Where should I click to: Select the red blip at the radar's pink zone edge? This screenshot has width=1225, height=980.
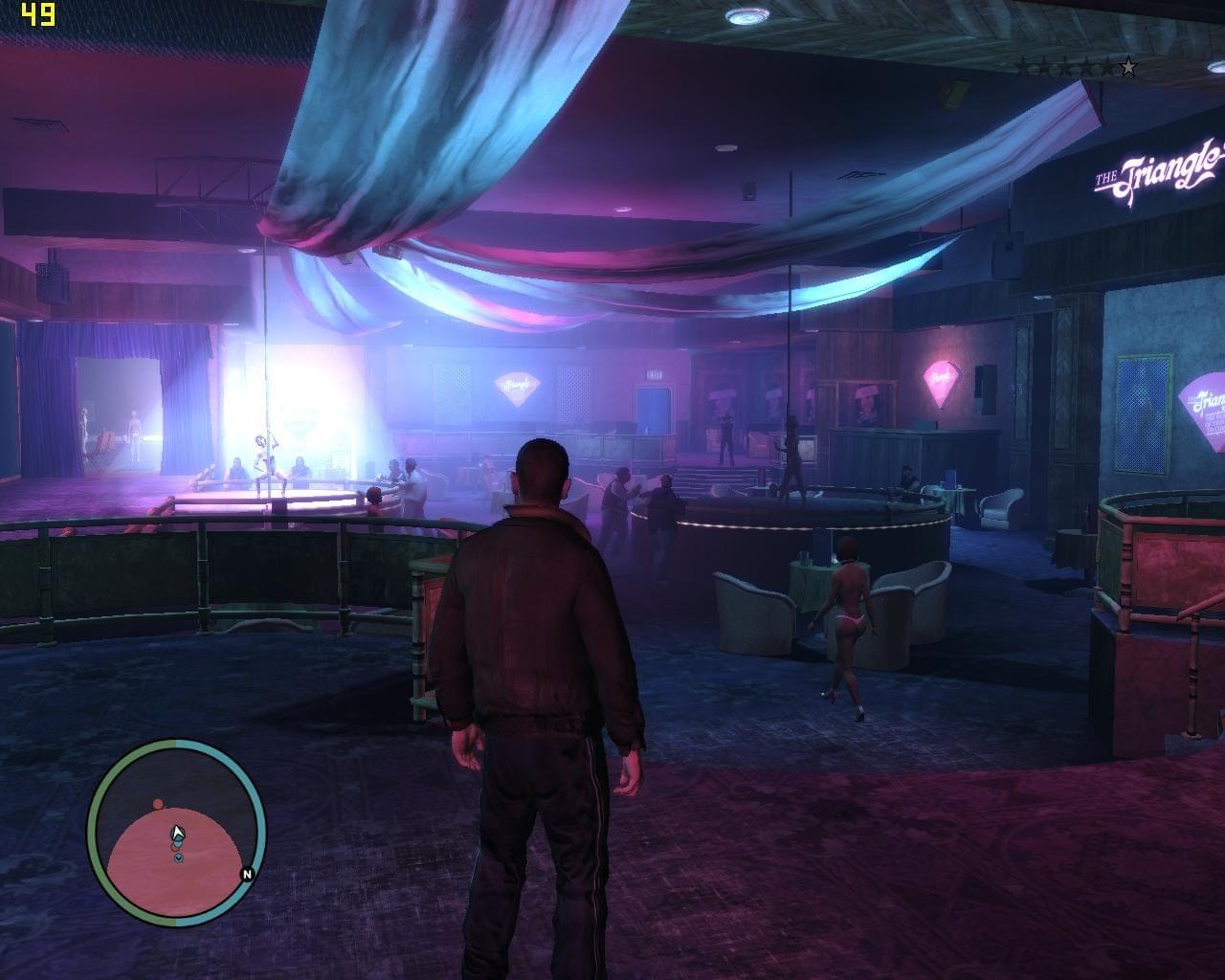pyautogui.click(x=158, y=804)
